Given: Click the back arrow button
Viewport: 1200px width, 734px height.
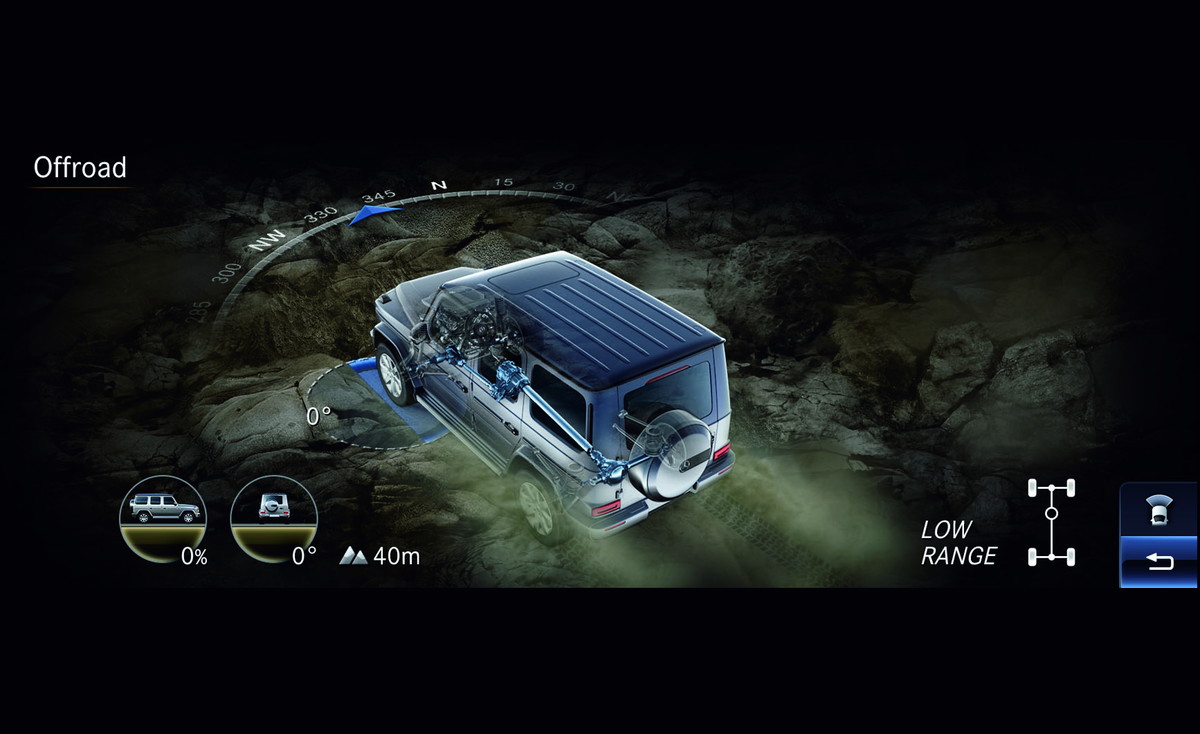Looking at the screenshot, I should pos(1159,562).
